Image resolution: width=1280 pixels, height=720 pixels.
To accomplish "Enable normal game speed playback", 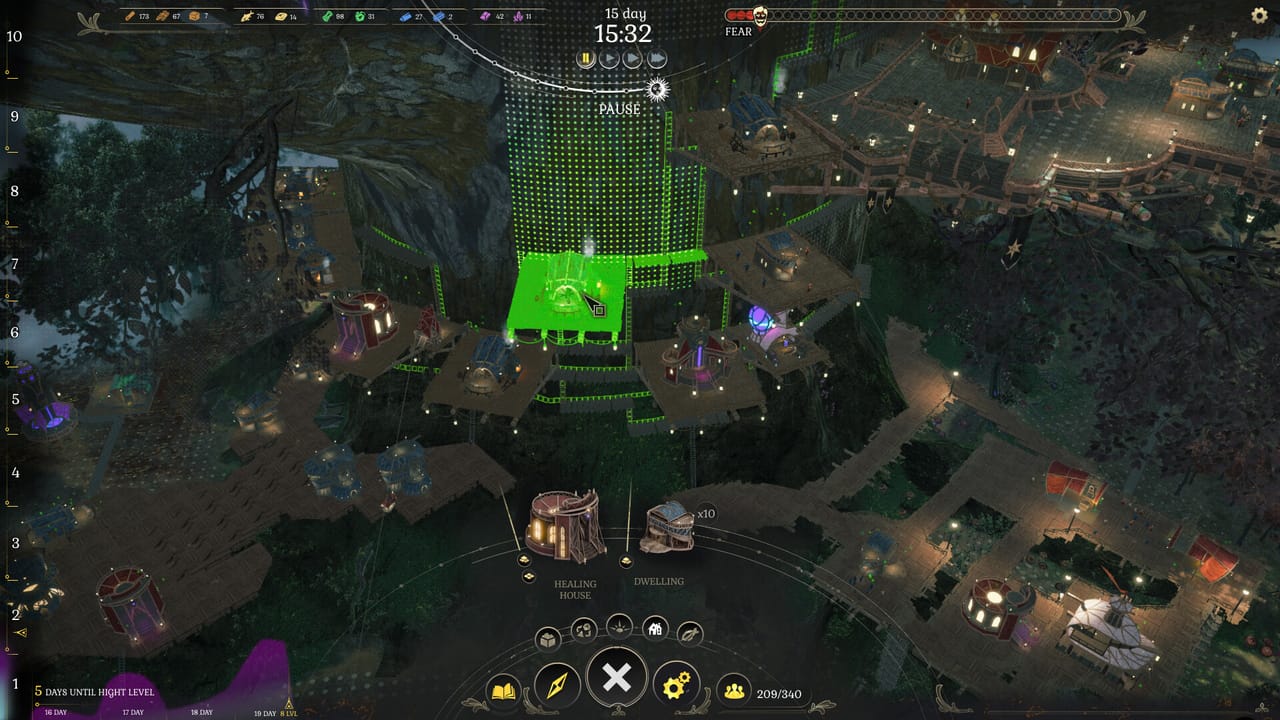I will pos(608,58).
